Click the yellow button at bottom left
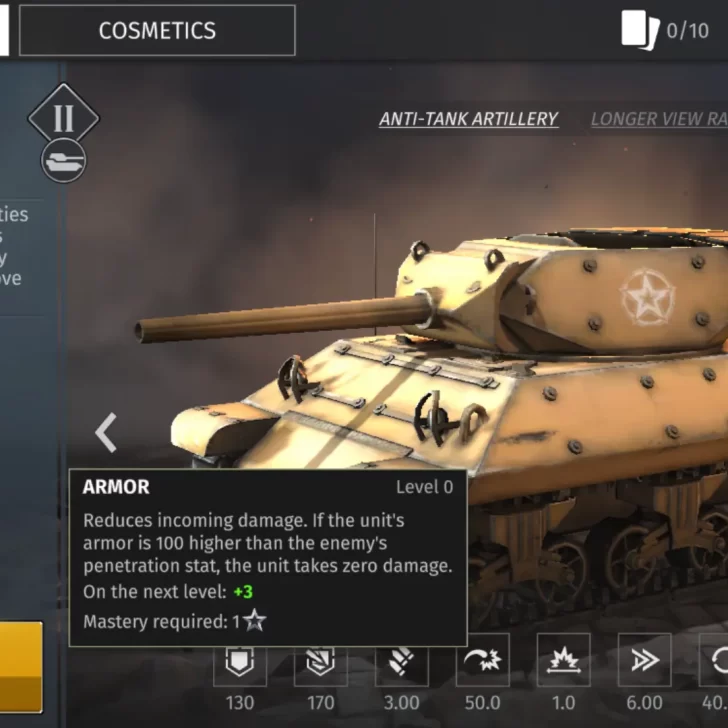Screen dimensions: 728x728 21,667
